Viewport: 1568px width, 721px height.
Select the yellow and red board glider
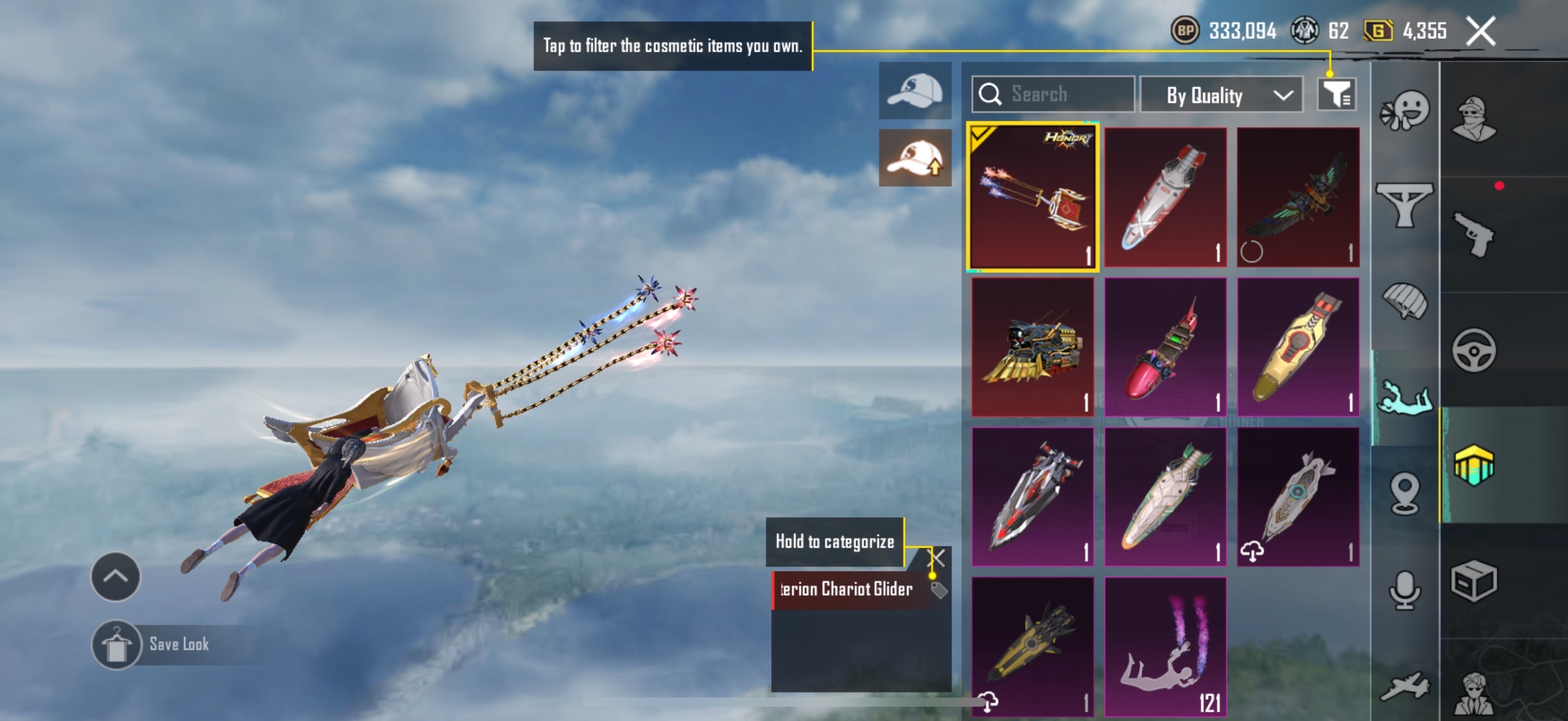point(1298,347)
